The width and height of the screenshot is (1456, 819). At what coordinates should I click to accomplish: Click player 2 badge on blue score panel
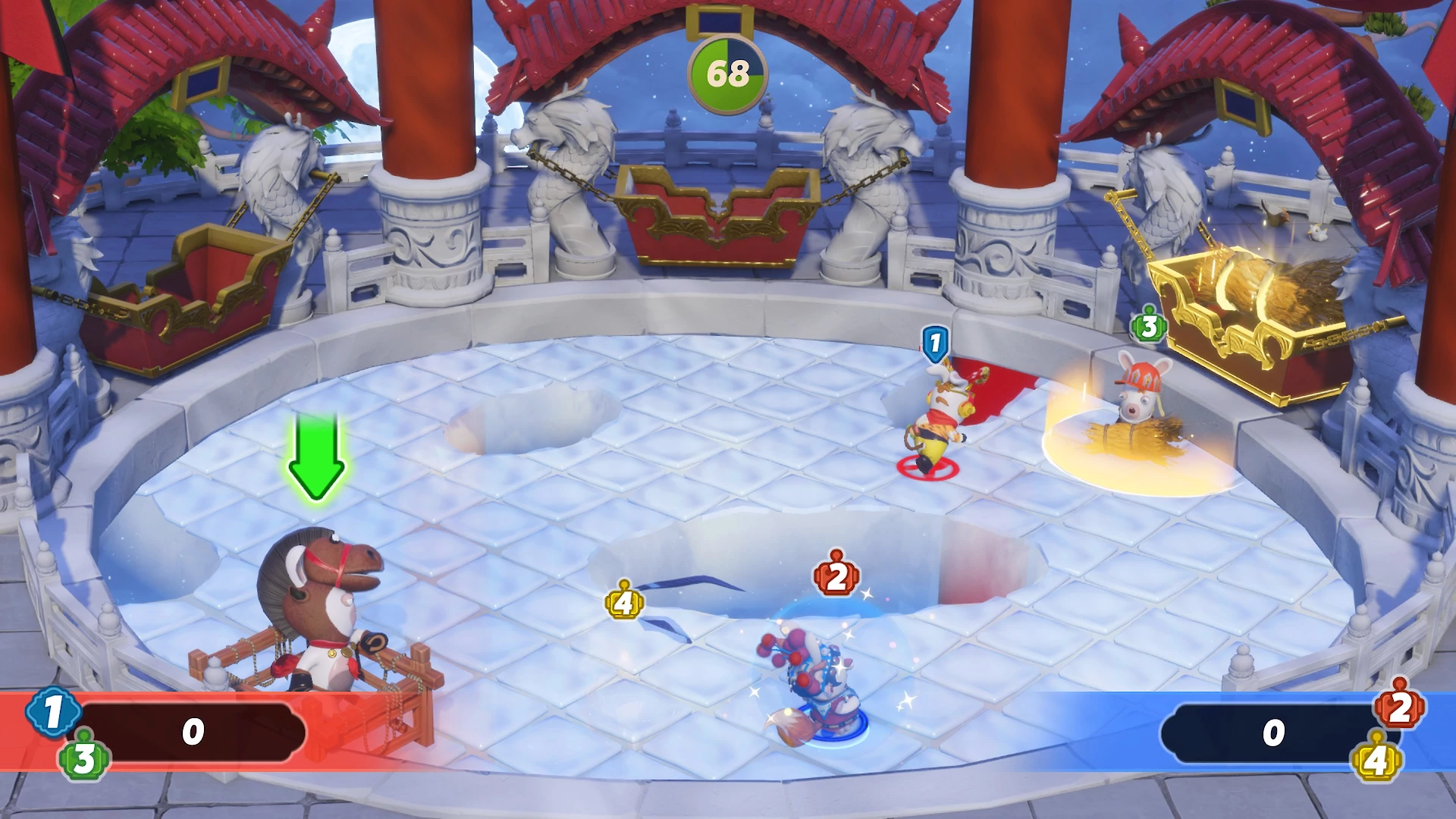(1399, 707)
